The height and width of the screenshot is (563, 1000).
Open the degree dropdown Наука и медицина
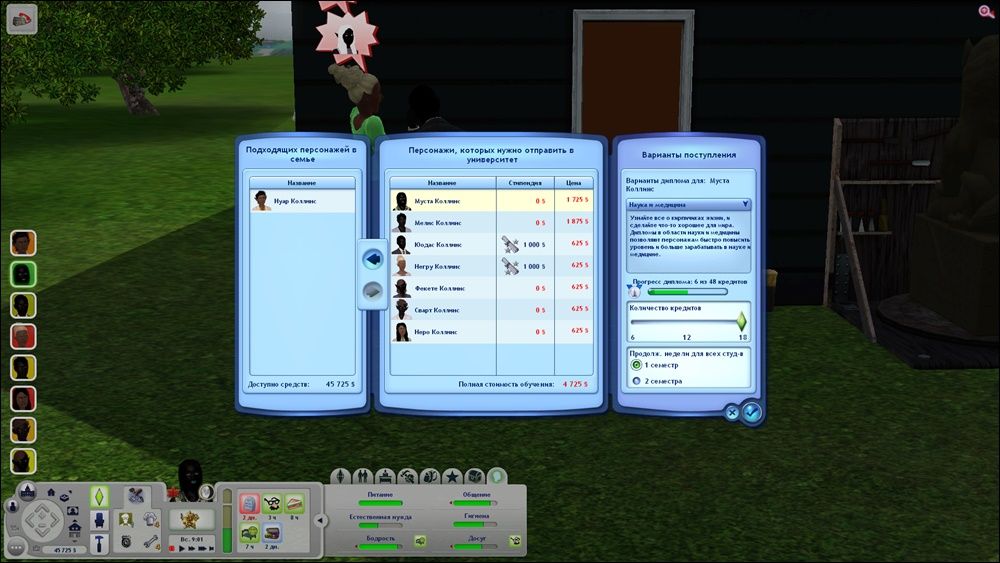pos(687,204)
